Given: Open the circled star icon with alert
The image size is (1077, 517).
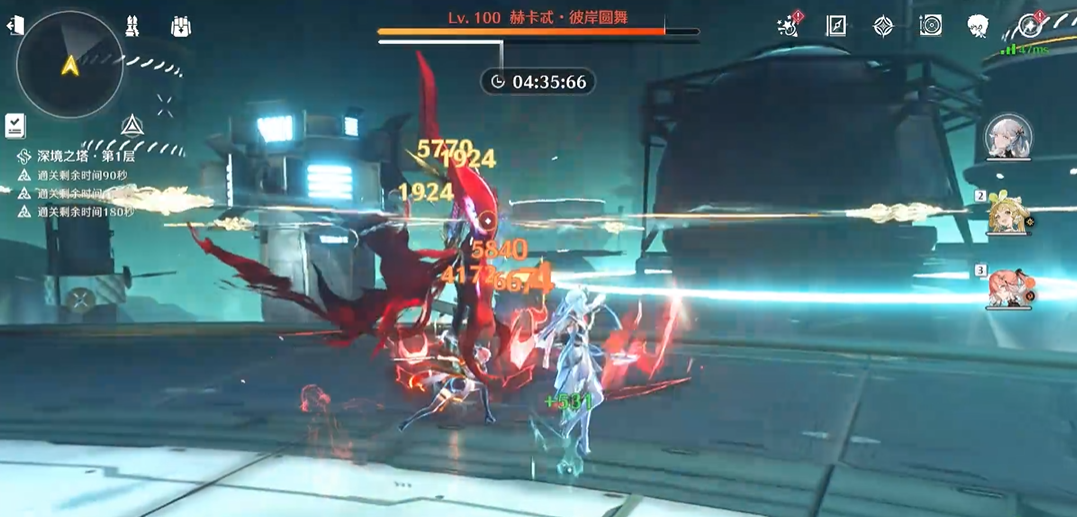Looking at the screenshot, I should (x=1029, y=26).
